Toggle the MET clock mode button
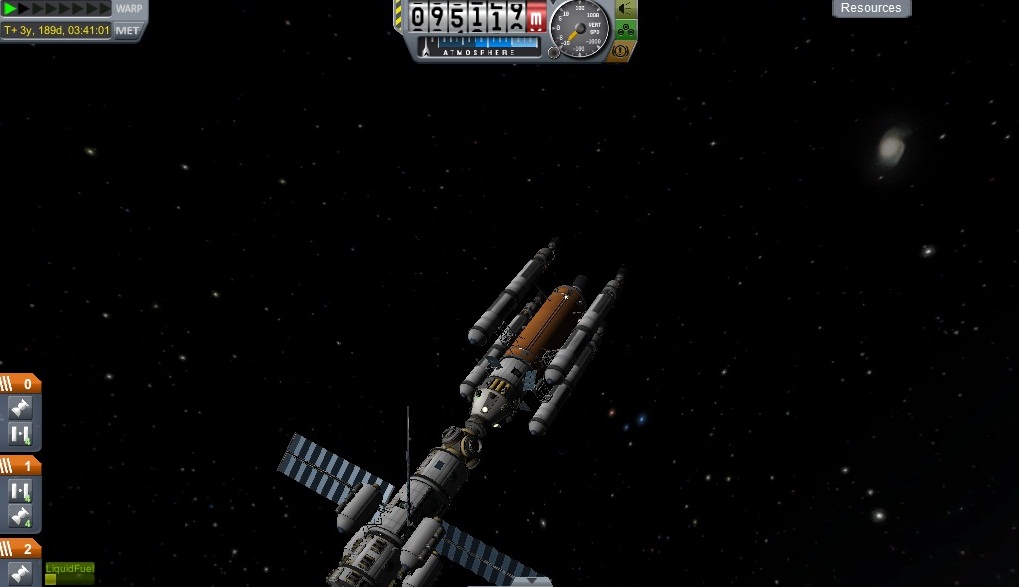This screenshot has height=587, width=1019. click(x=128, y=30)
